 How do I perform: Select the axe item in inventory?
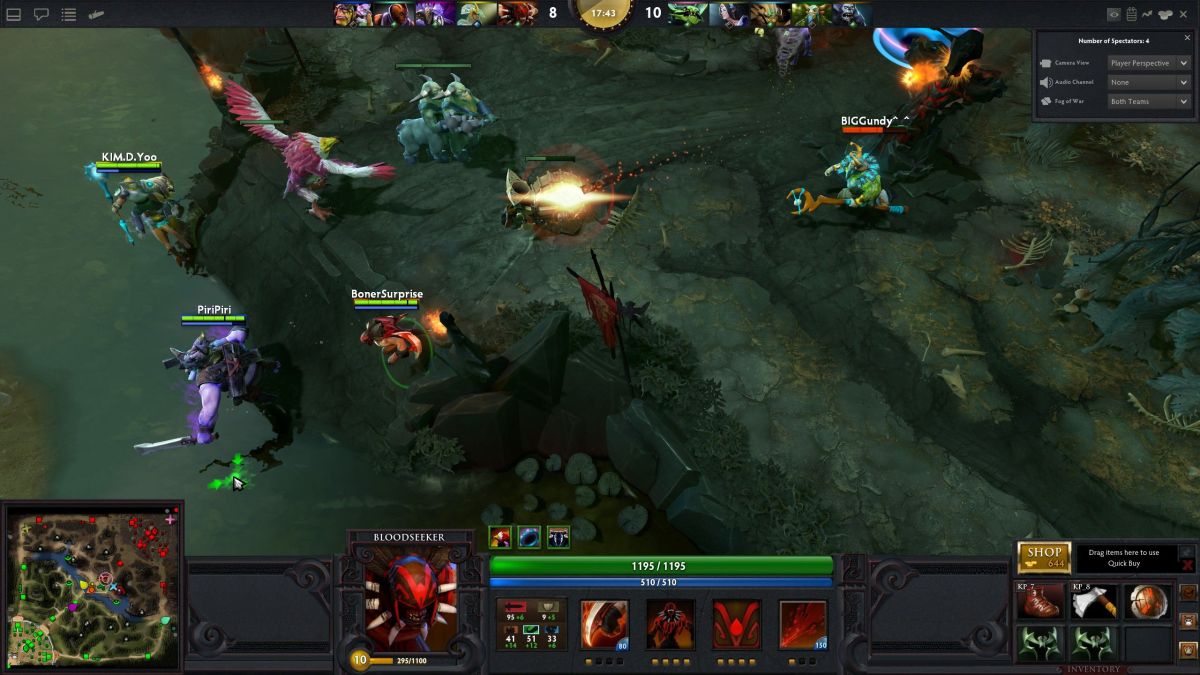1094,602
